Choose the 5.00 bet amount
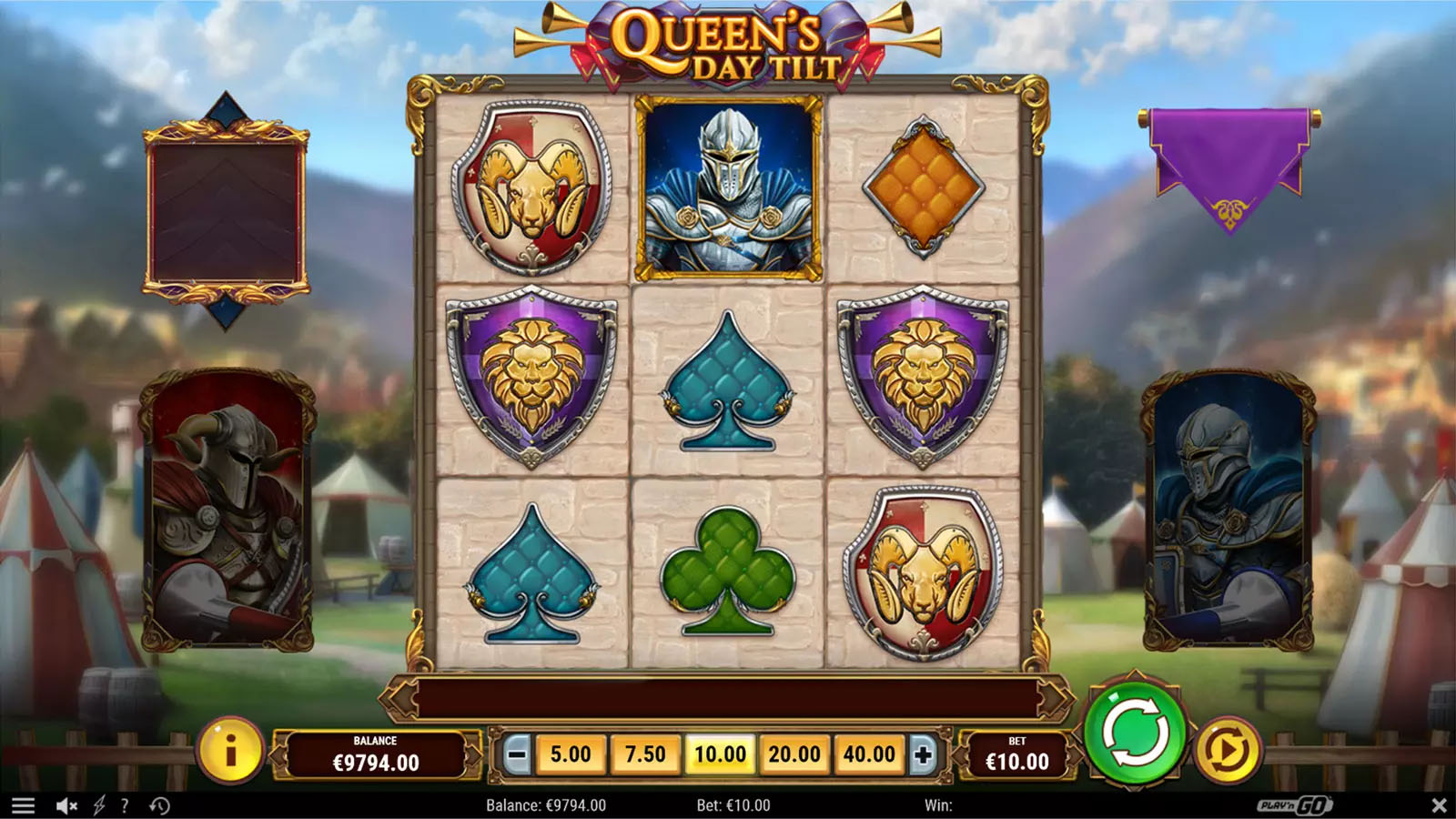Viewport: 1456px width, 819px height. (x=569, y=753)
